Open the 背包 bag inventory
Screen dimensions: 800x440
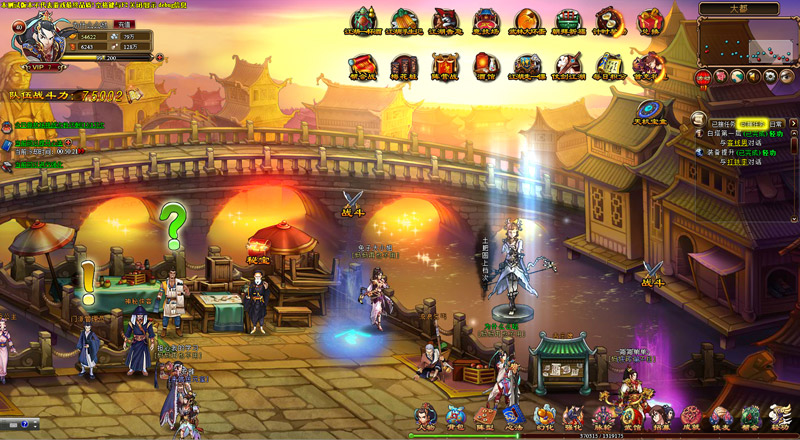[456, 417]
